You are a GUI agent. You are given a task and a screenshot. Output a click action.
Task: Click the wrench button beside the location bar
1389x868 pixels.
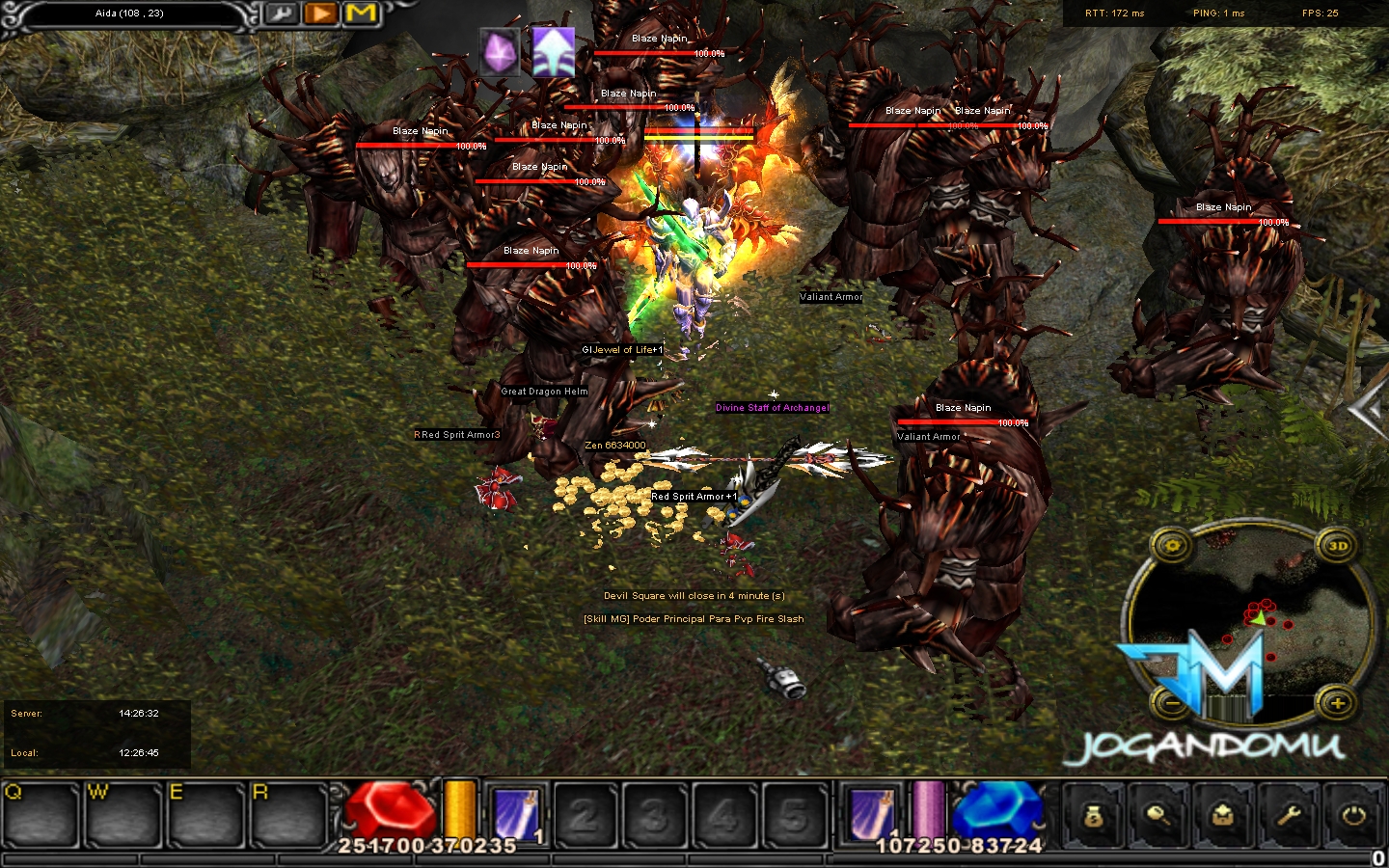click(x=281, y=14)
